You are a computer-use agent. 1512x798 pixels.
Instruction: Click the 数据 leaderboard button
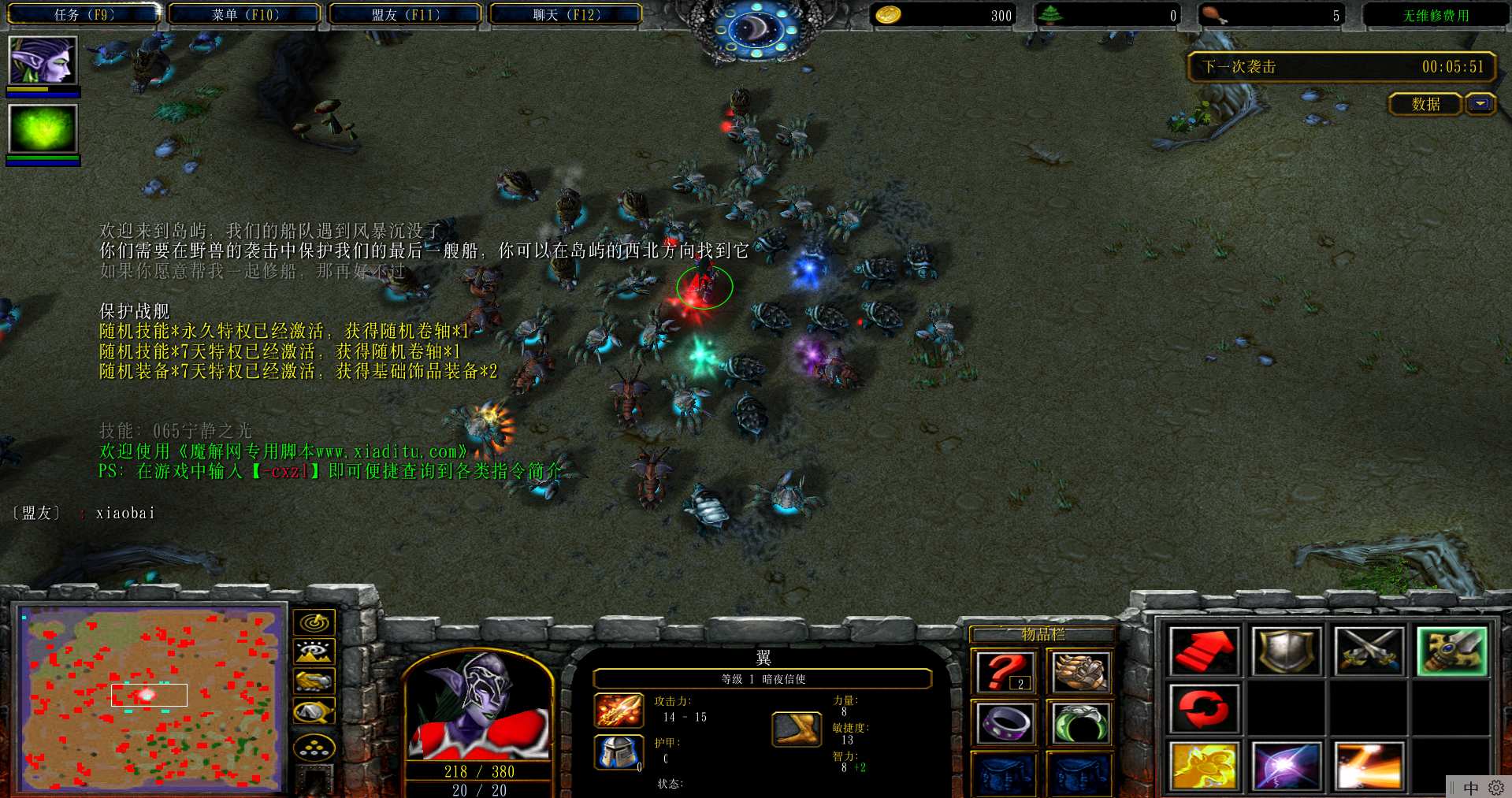pos(1425,104)
